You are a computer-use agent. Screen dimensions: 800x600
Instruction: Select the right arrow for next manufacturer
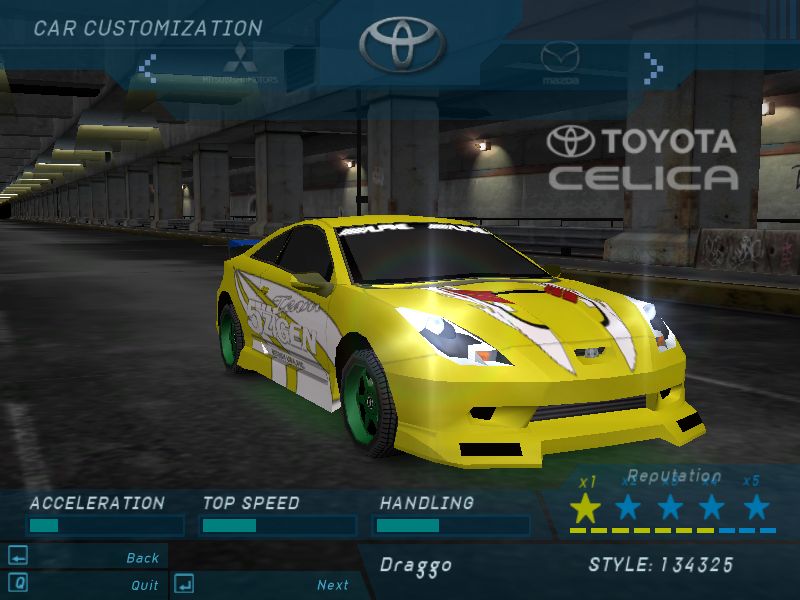653,68
